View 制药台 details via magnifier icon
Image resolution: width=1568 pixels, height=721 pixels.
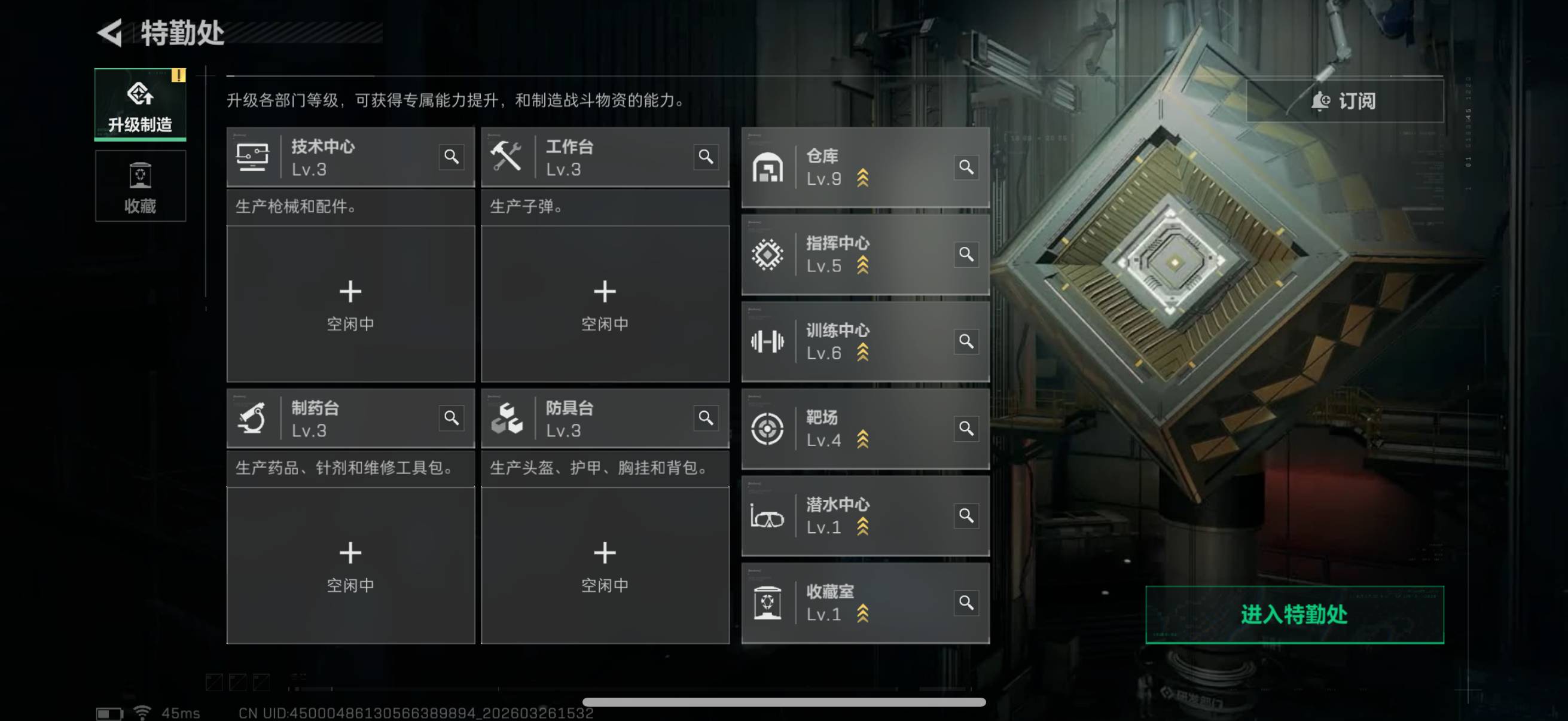coord(451,418)
